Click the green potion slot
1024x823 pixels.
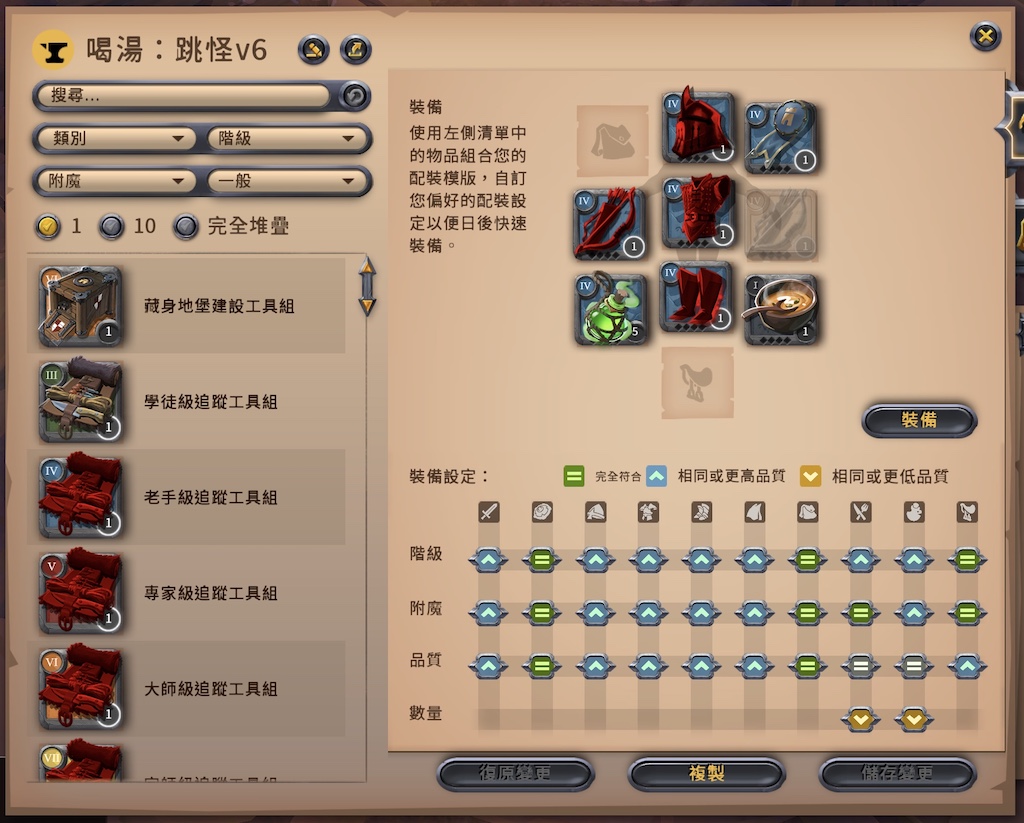click(610, 310)
